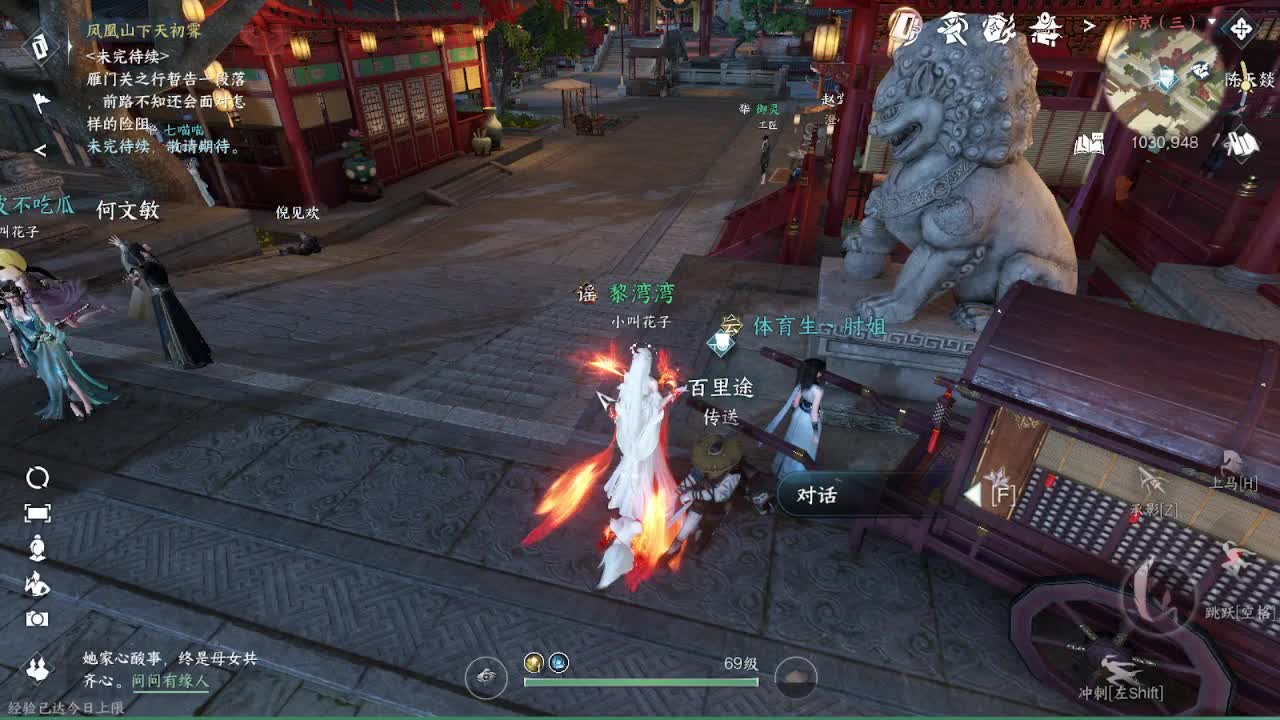
Task: Toggle UI hiding with the frame icon
Action: (x=39, y=512)
